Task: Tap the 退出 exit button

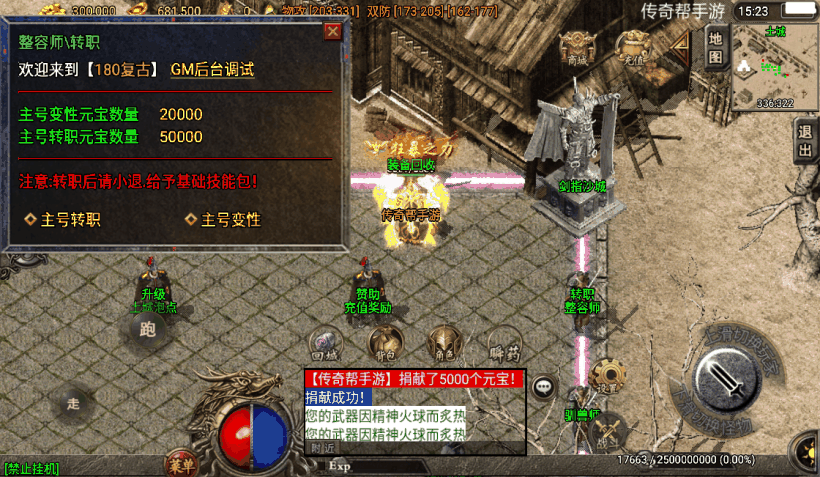Action: pos(805,142)
